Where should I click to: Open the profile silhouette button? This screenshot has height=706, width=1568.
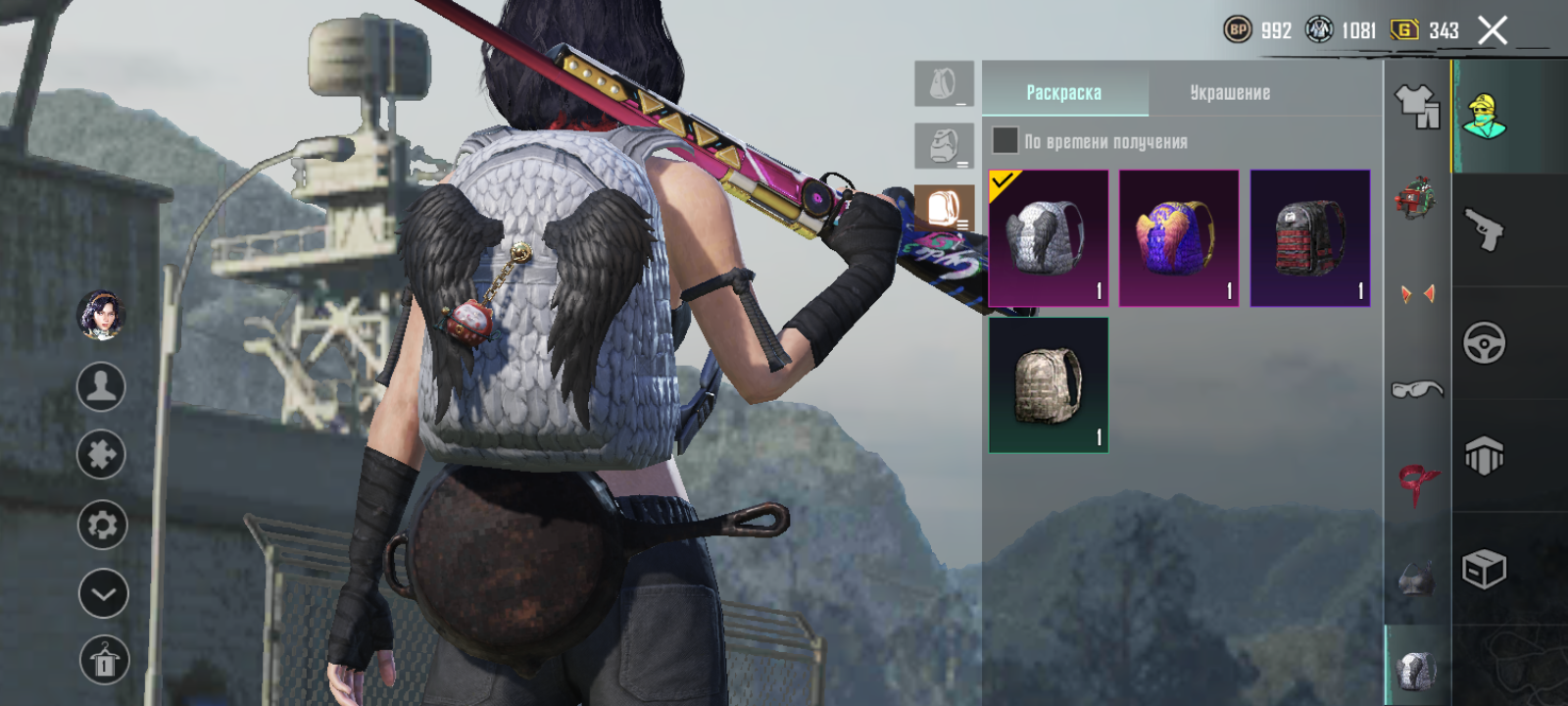point(101,386)
